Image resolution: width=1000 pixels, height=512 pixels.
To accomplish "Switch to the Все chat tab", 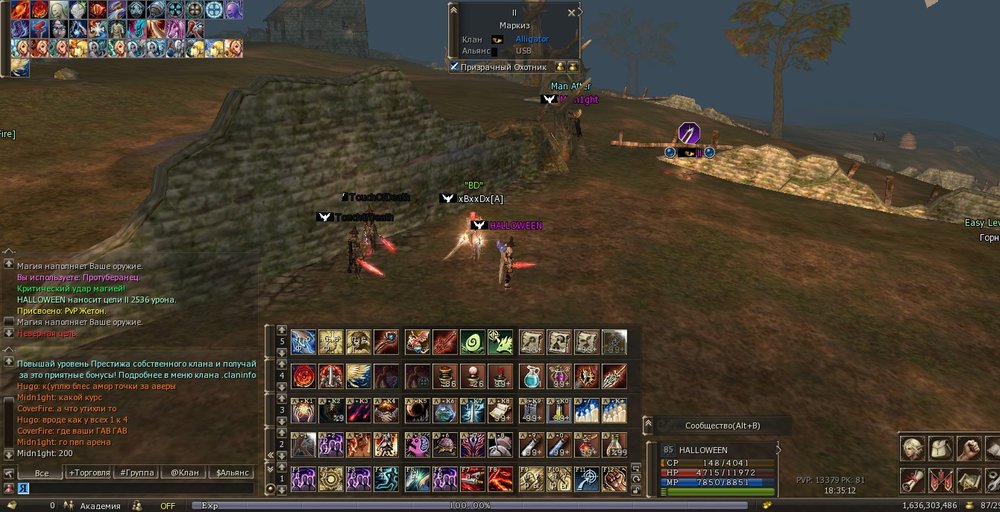I will pos(41,473).
